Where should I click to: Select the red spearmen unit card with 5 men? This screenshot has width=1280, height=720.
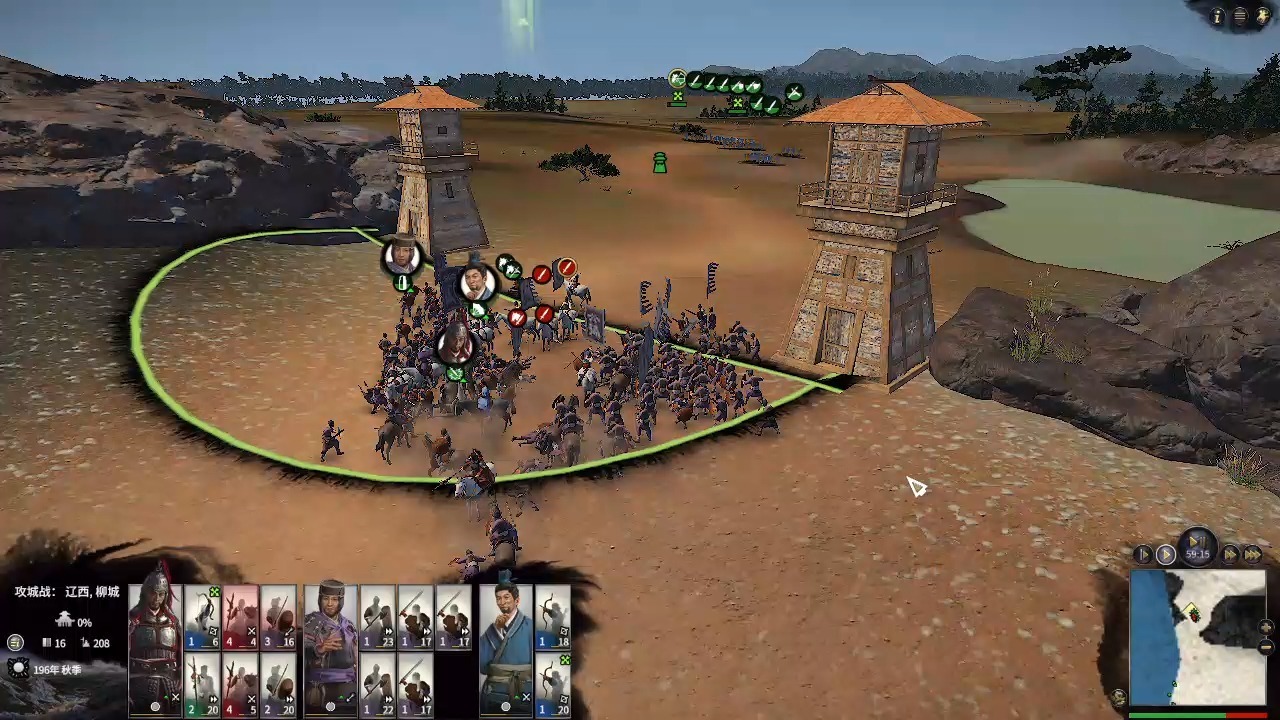[x=241, y=684]
